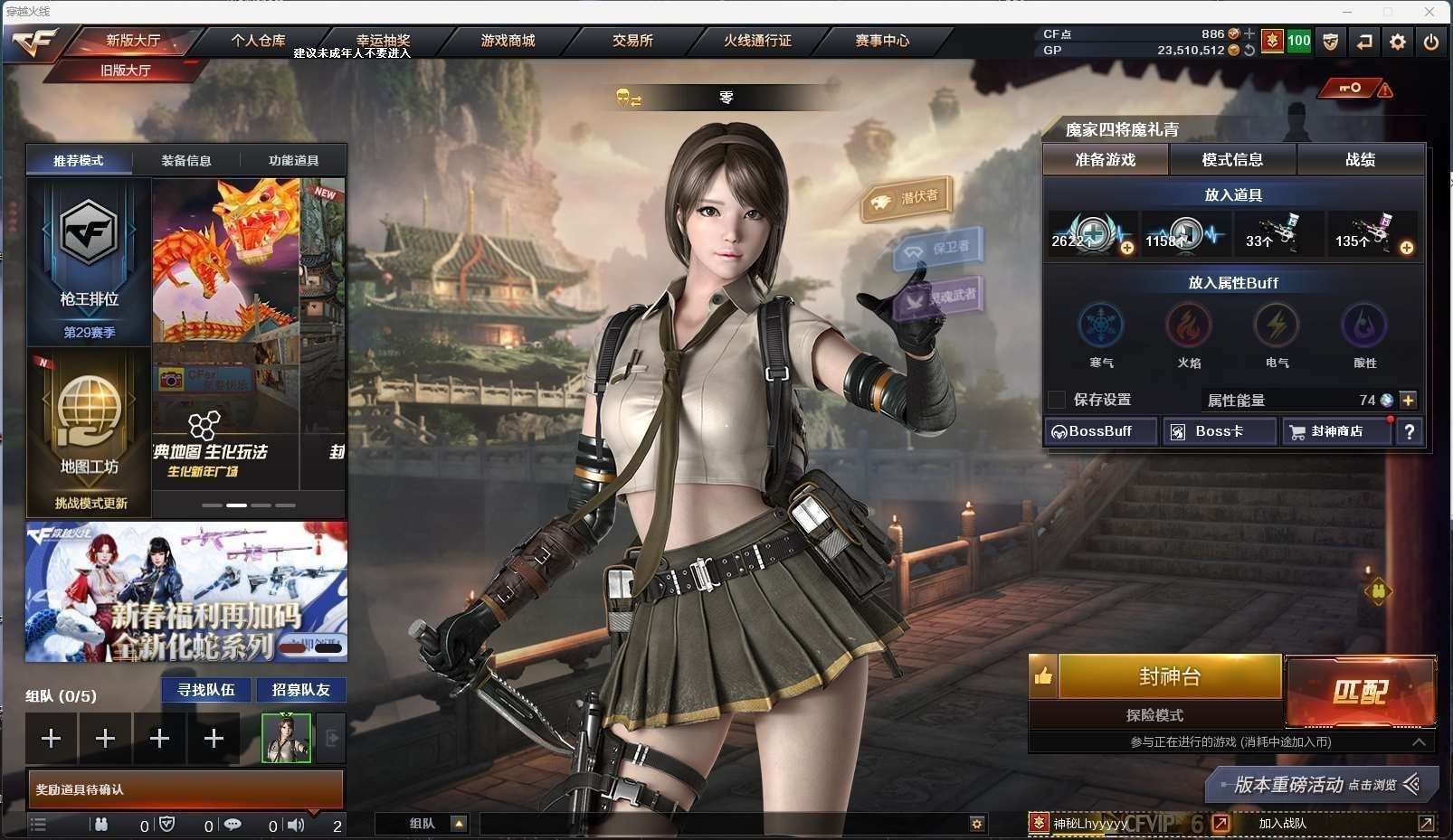
Task: Choose the 地图工坊 mode tile
Action: pos(89,432)
